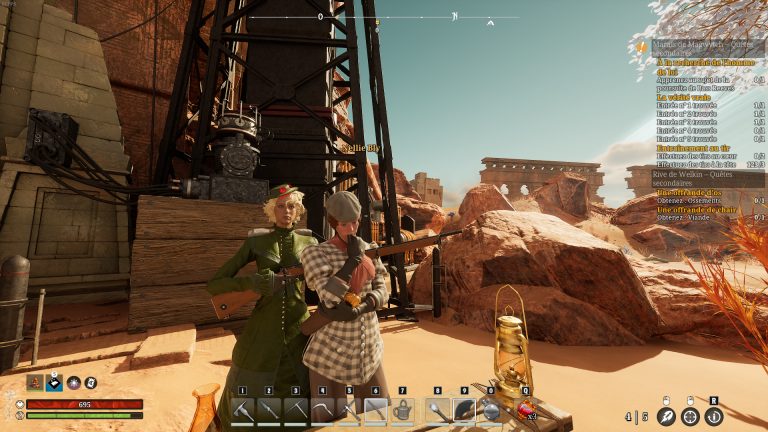Select the pickaxe in hotbar slot 3

click(x=295, y=410)
